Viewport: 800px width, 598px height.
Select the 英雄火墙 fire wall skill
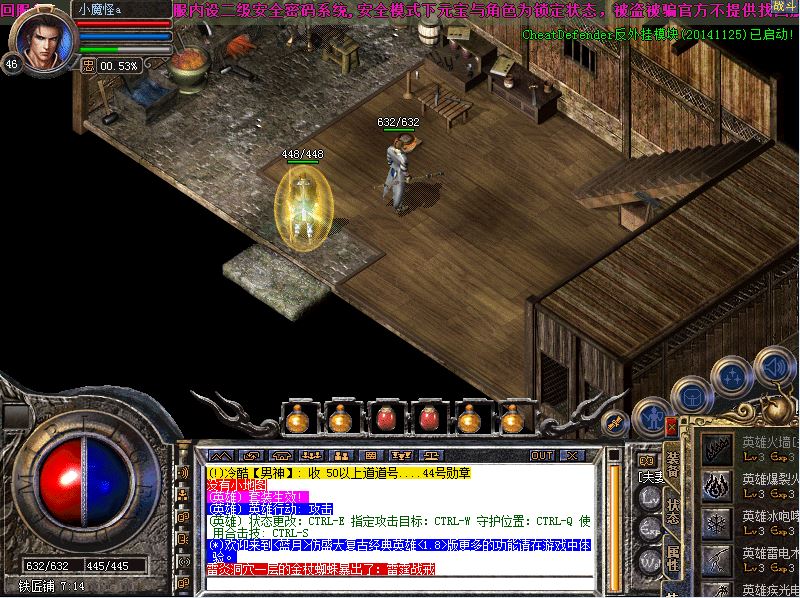717,447
